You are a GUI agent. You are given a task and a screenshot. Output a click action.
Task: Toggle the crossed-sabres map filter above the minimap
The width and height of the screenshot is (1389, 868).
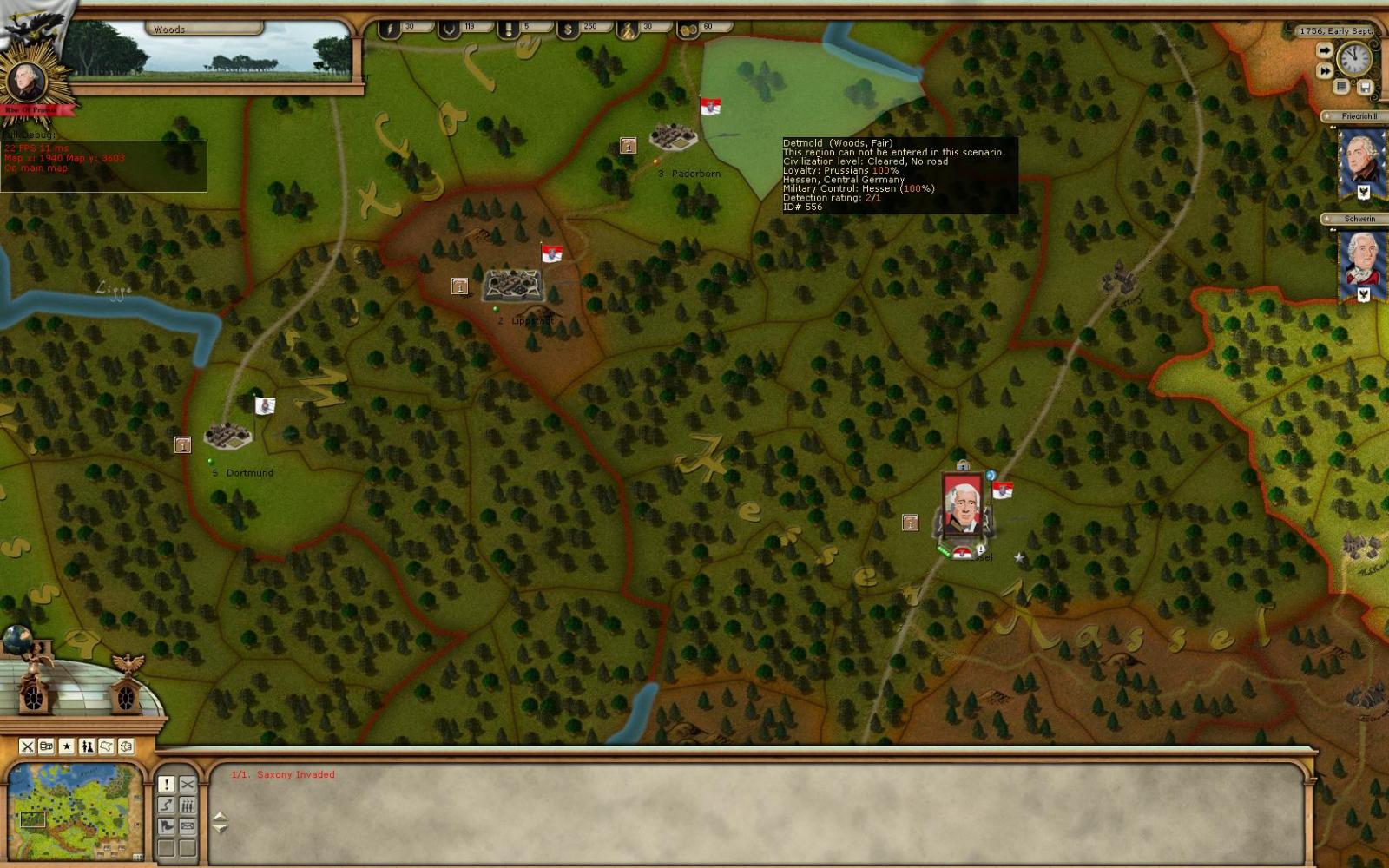tap(28, 746)
